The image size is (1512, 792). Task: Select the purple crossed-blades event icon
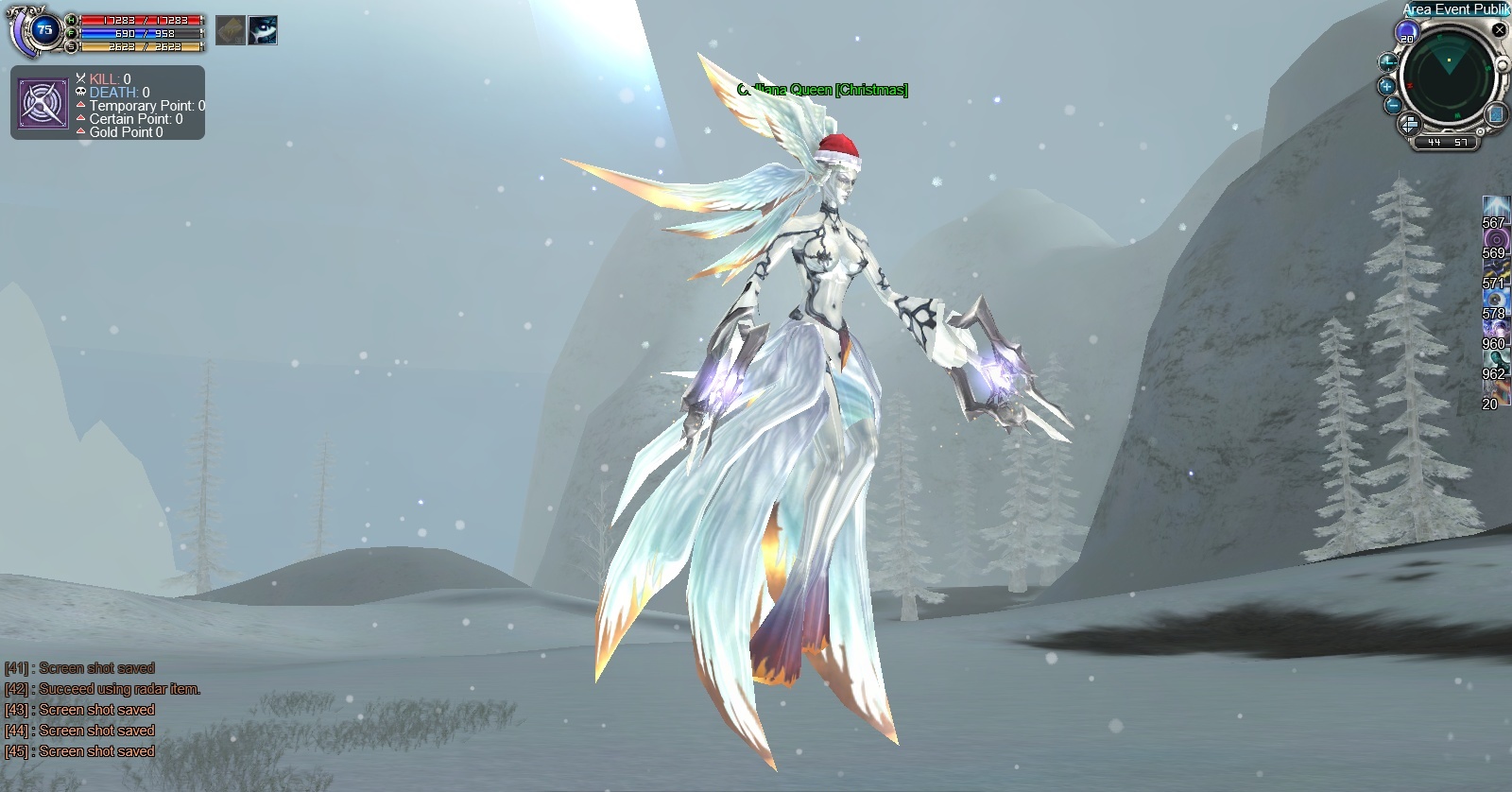click(43, 104)
